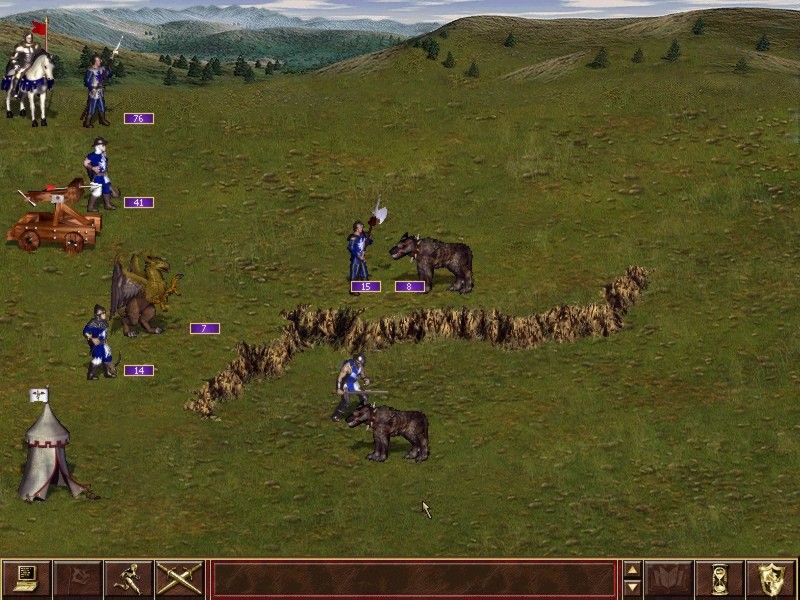Click the greyed-out surrender flag button
800x600 pixels.
pos(77,579)
